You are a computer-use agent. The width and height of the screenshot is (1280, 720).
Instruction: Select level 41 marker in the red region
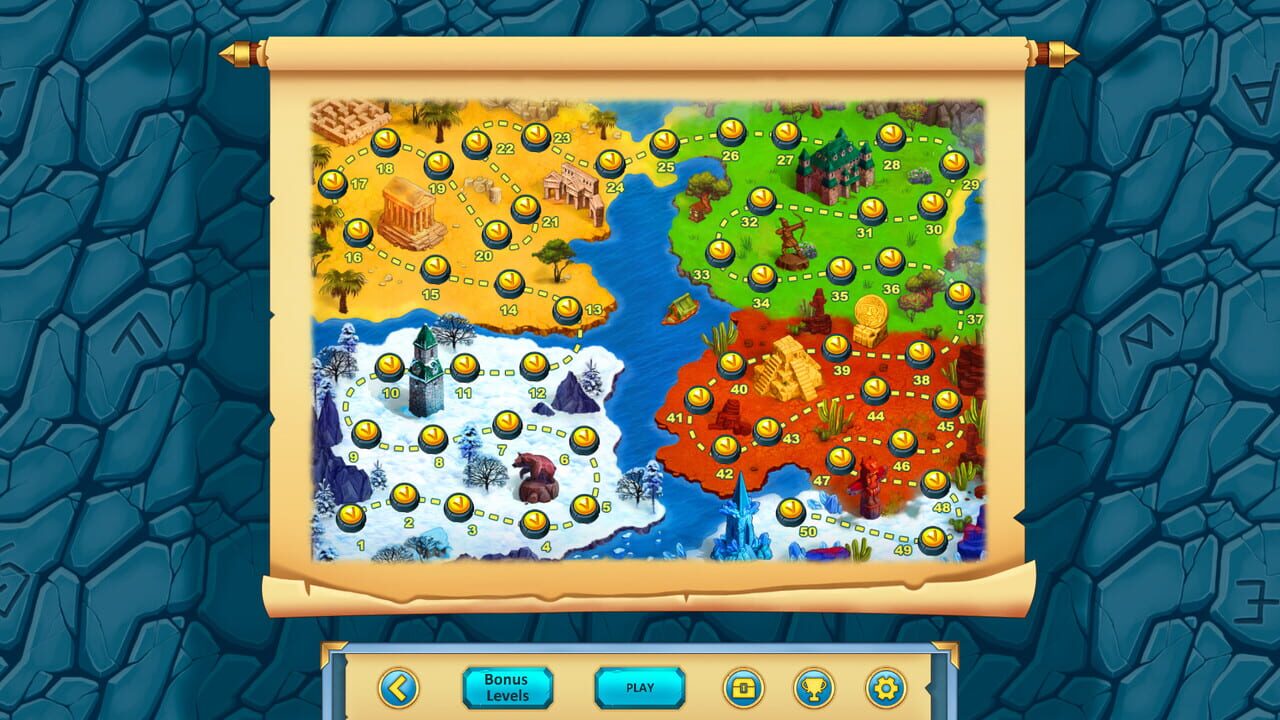click(699, 400)
